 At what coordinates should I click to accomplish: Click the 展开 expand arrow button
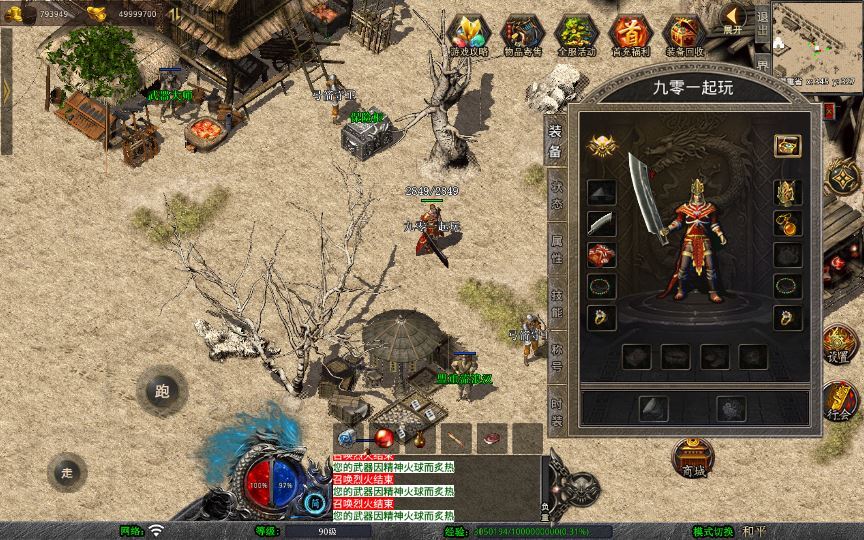tap(735, 19)
